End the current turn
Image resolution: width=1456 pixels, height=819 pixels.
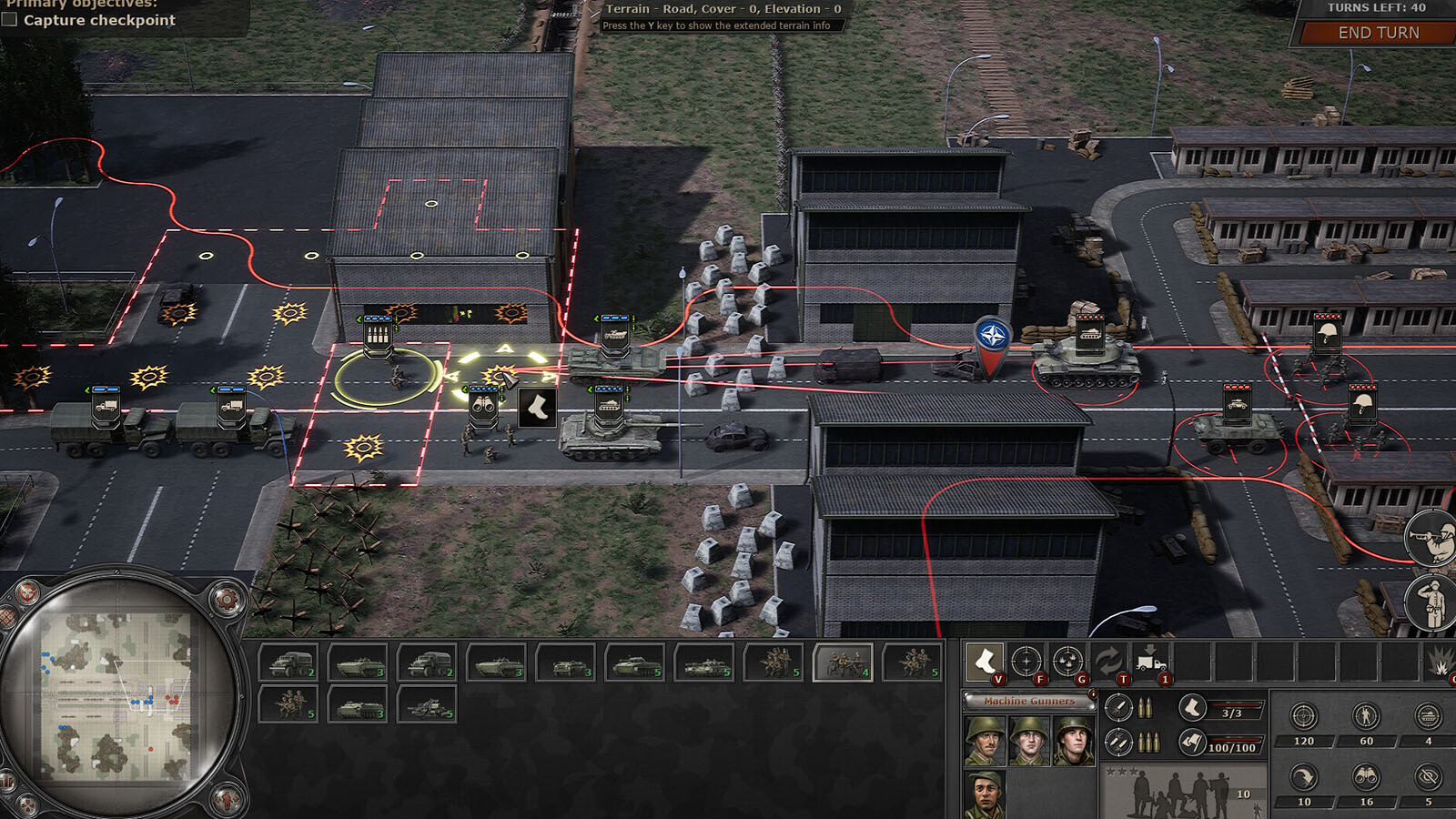(1378, 33)
